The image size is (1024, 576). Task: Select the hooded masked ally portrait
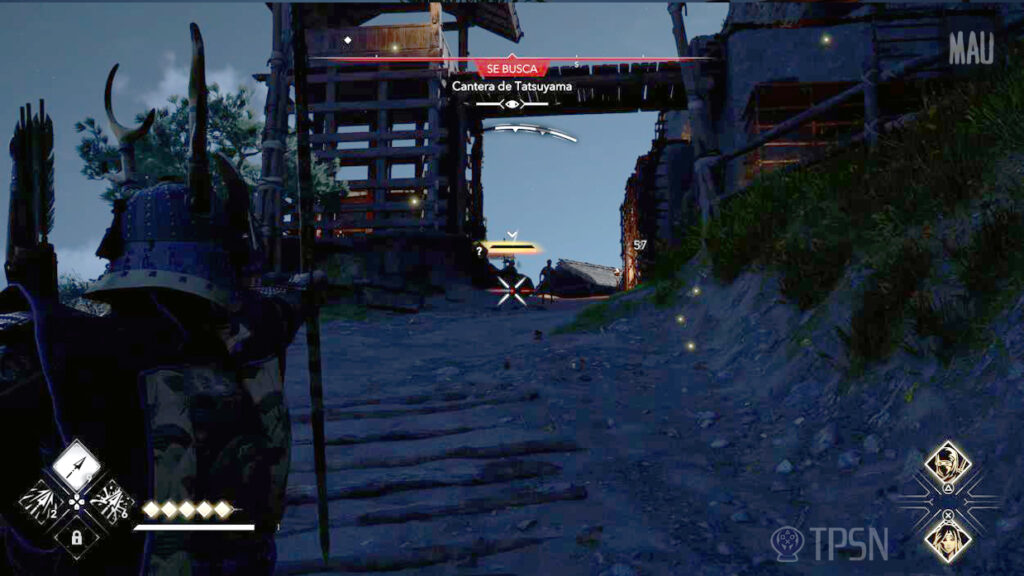click(x=946, y=463)
